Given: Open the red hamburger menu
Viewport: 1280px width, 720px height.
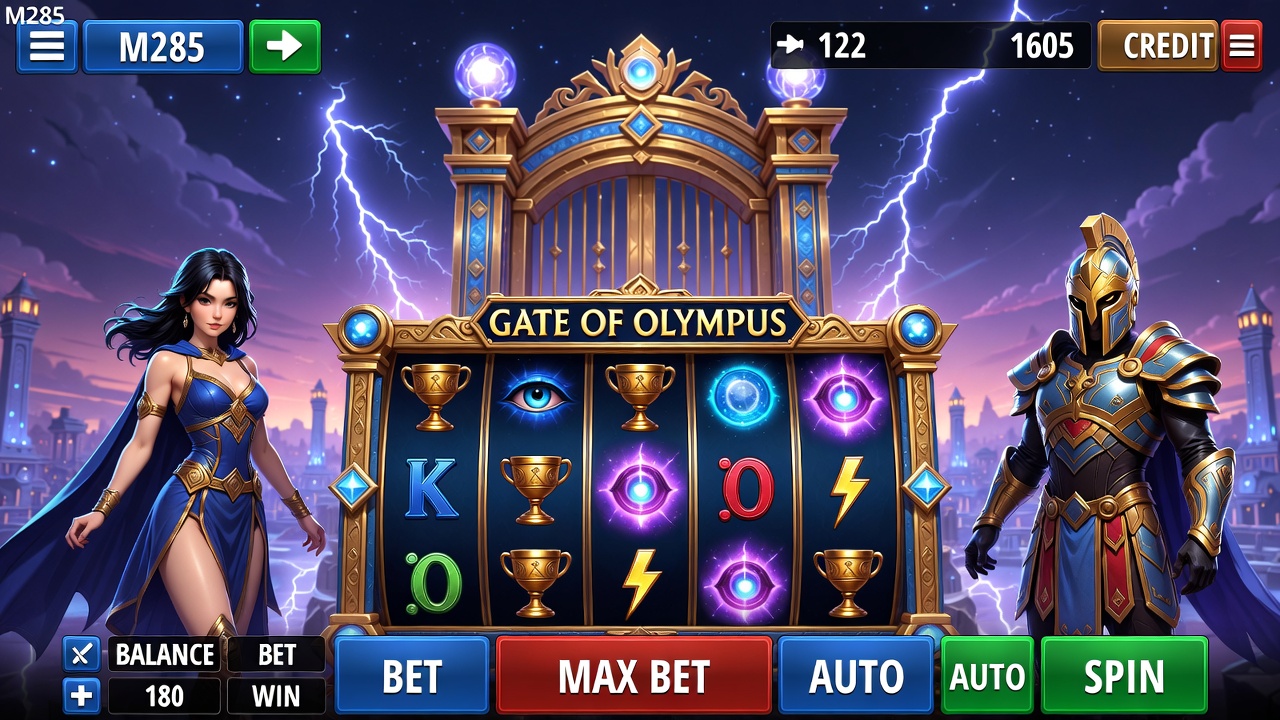Looking at the screenshot, I should [x=1242, y=46].
